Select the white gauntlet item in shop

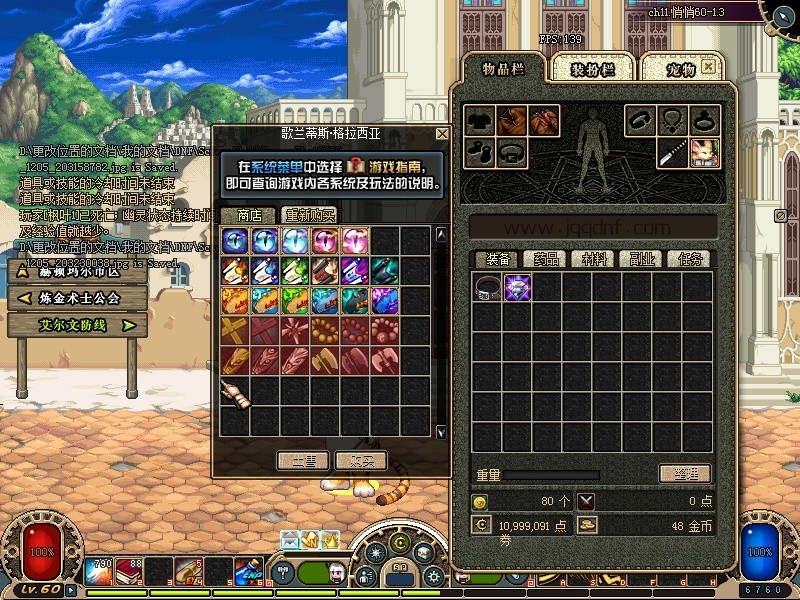pyautogui.click(x=234, y=392)
